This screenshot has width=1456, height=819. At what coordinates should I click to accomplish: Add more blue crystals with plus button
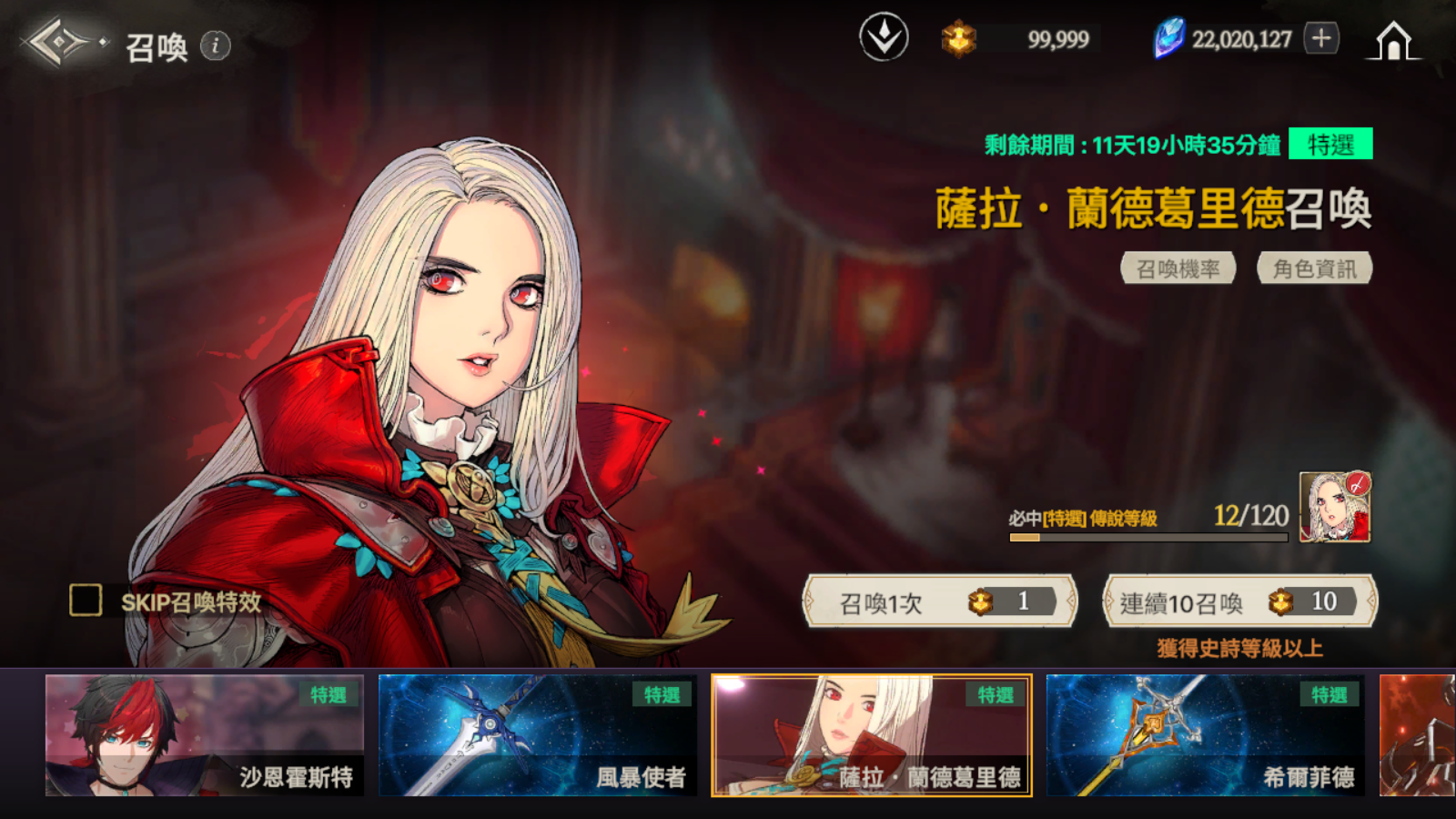coord(1321,38)
